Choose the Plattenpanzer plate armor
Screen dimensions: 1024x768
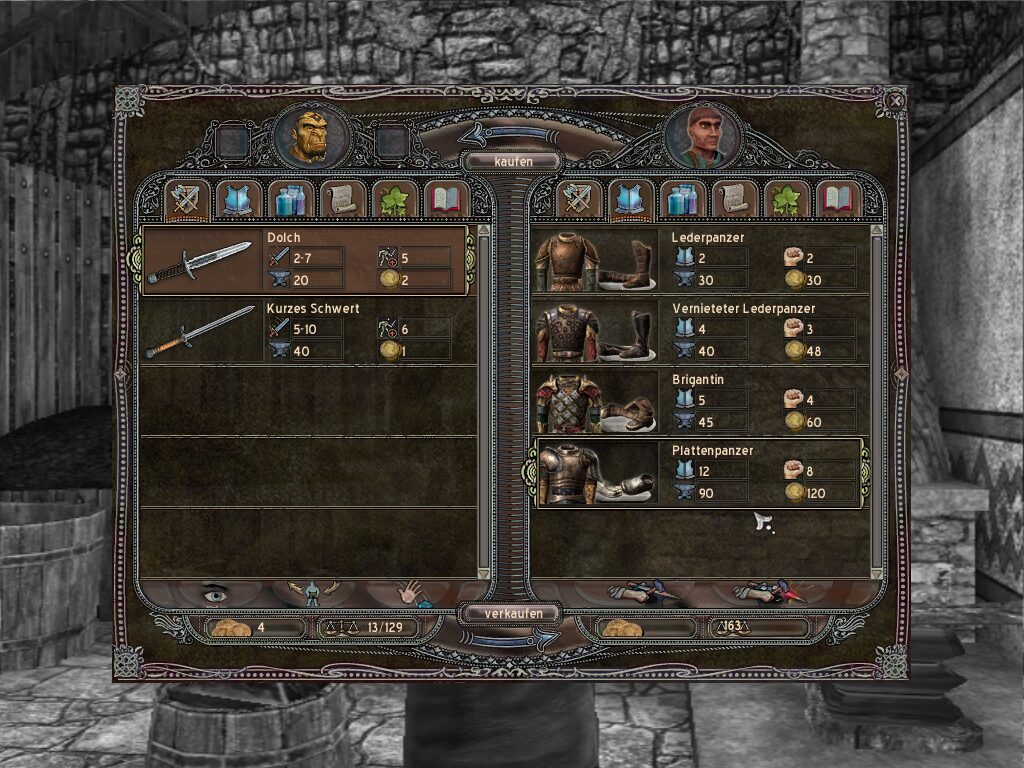tap(698, 474)
